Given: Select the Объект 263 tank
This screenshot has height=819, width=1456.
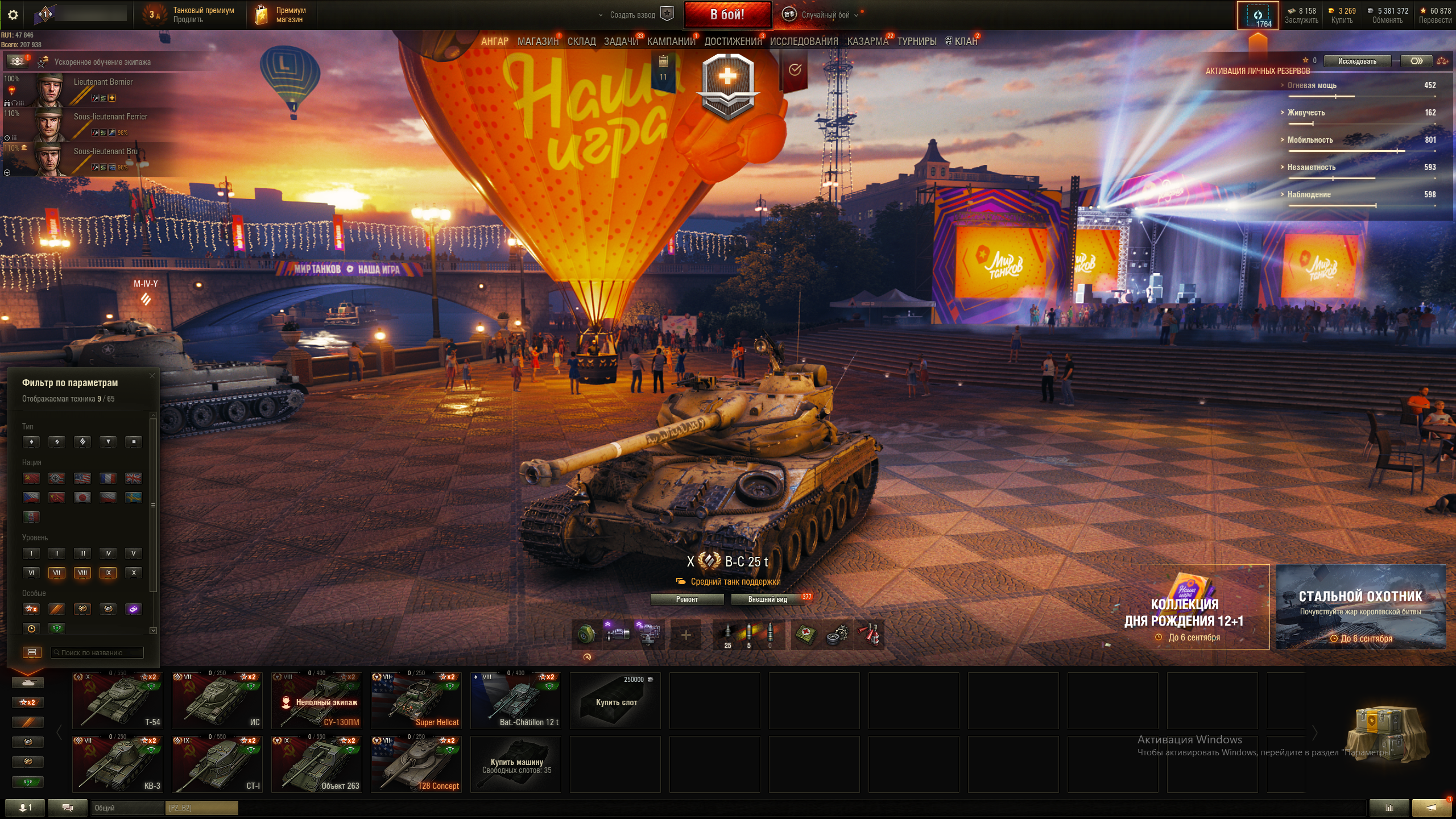Looking at the screenshot, I should click(316, 764).
